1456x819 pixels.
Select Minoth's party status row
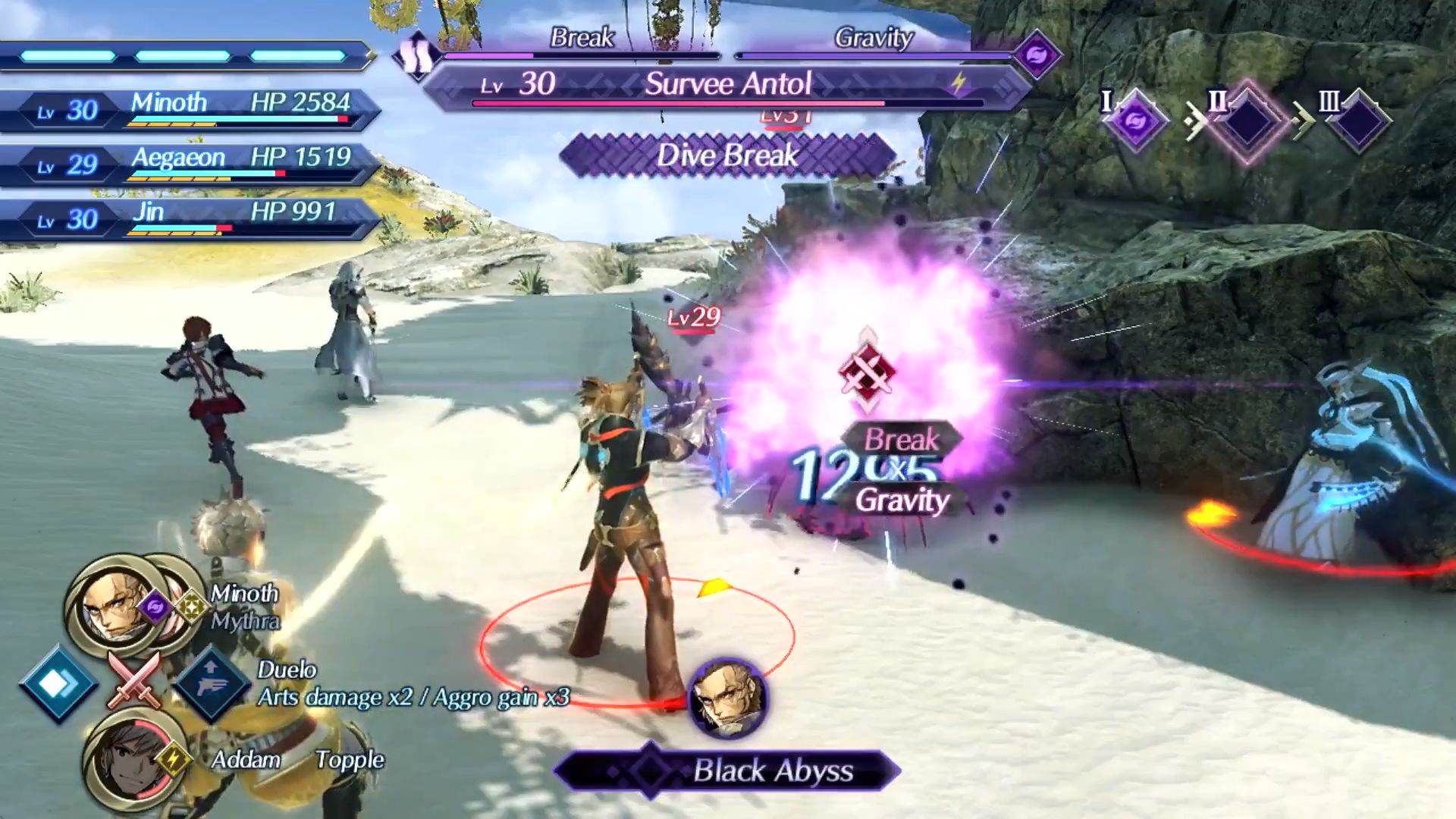190,109
